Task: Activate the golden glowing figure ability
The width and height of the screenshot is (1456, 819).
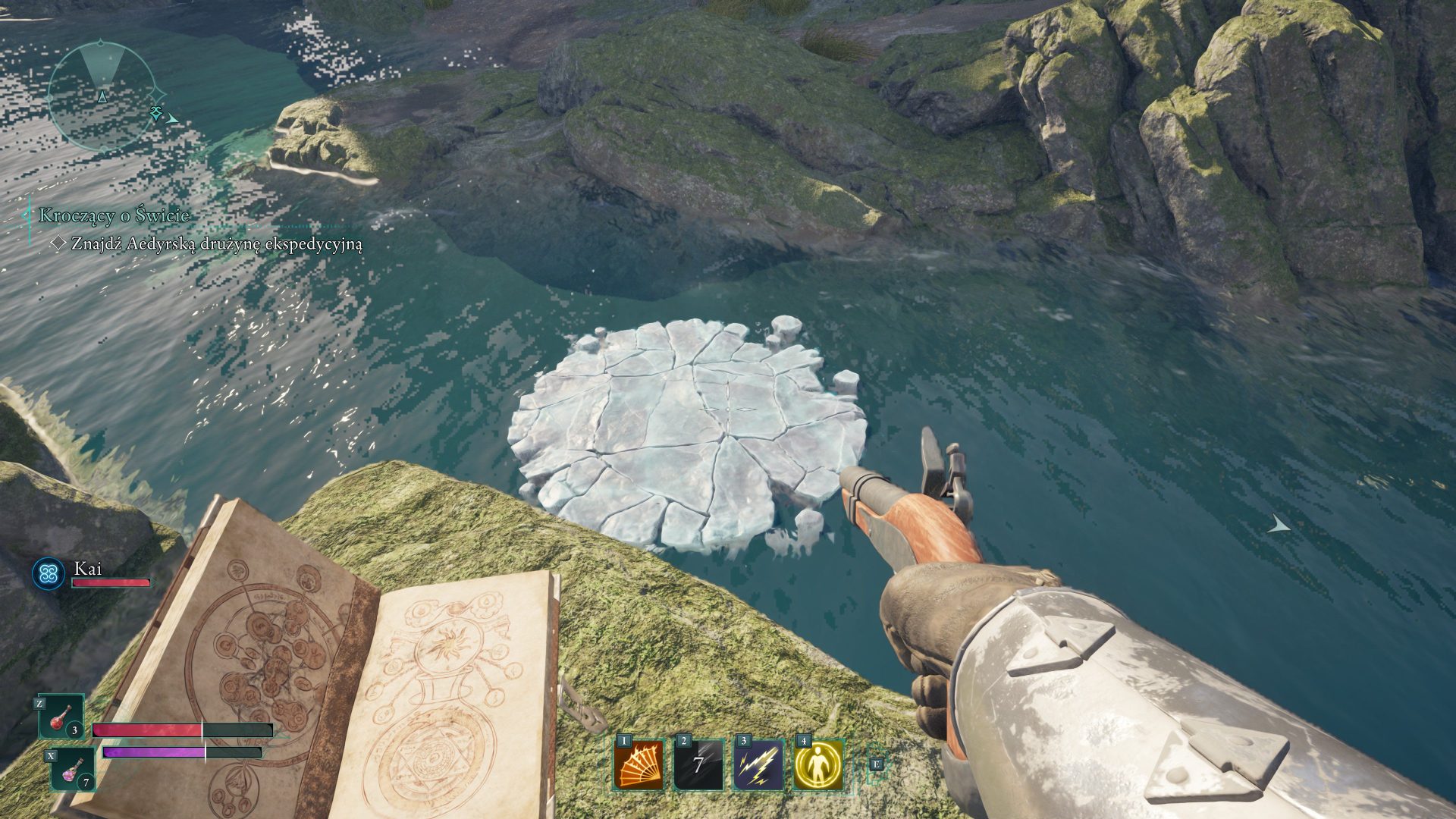Action: click(x=819, y=764)
